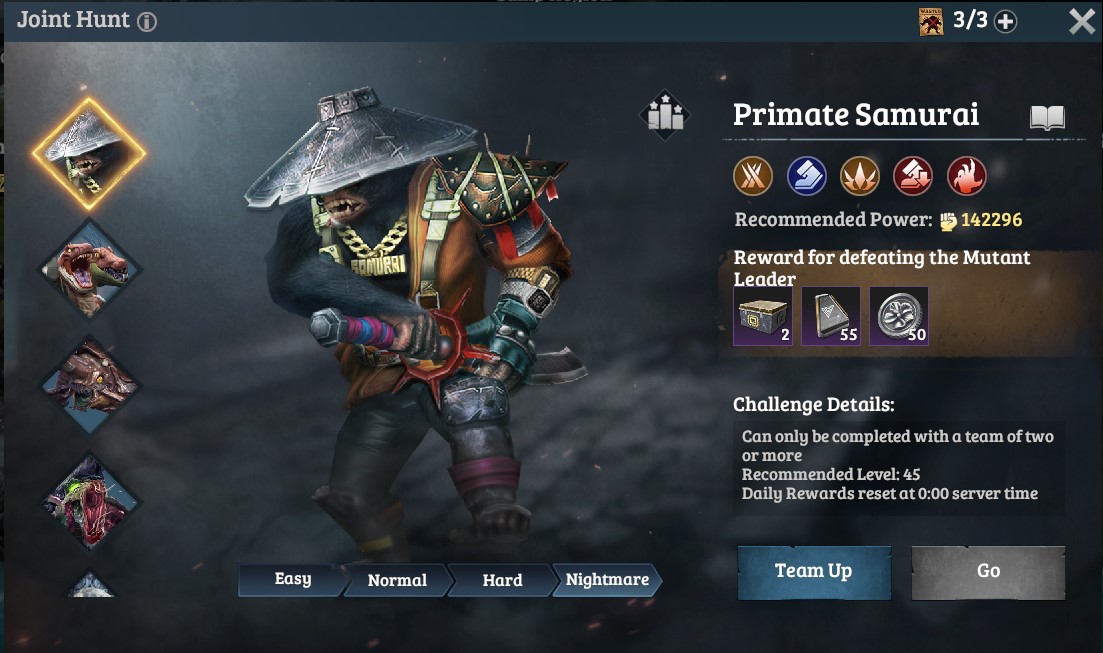The image size is (1103, 653).
Task: Choose Normal difficulty
Action: click(x=397, y=580)
